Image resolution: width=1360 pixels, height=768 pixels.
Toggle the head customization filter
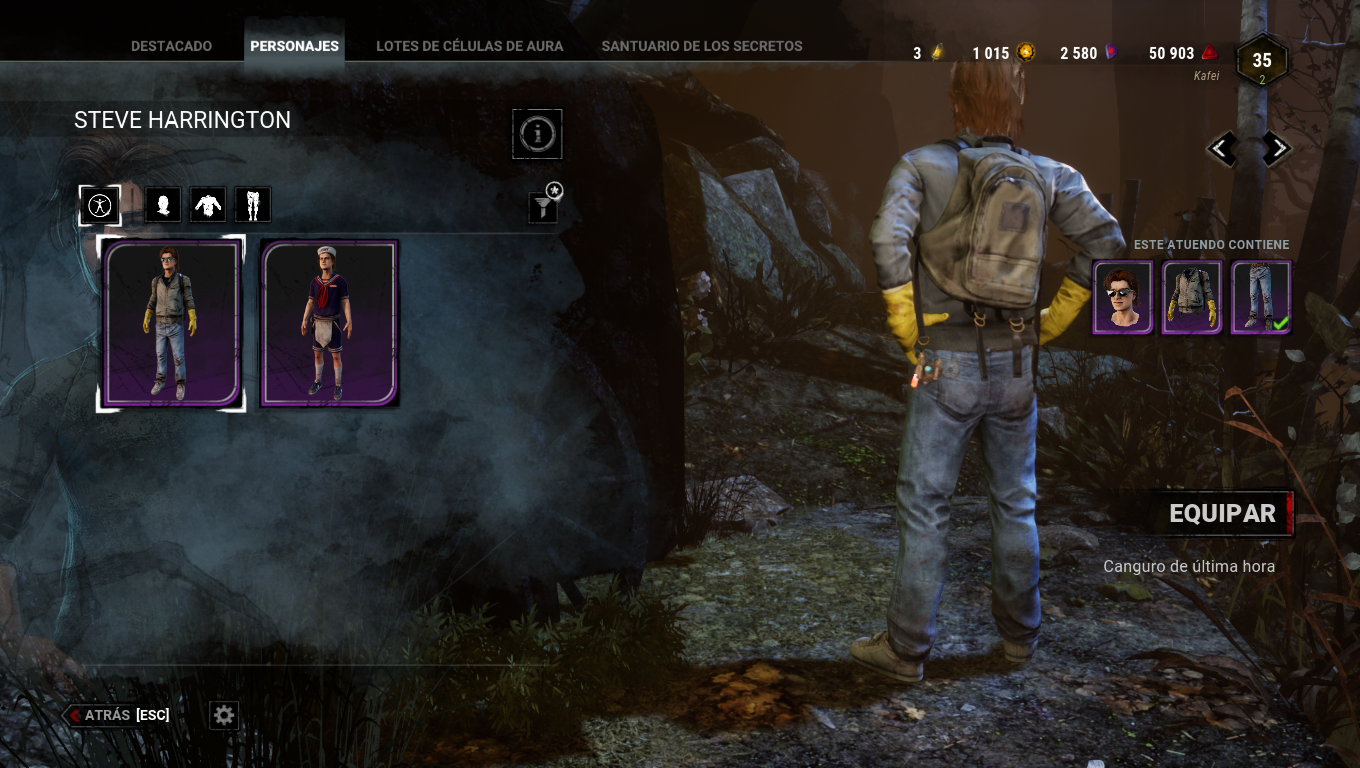pos(163,204)
